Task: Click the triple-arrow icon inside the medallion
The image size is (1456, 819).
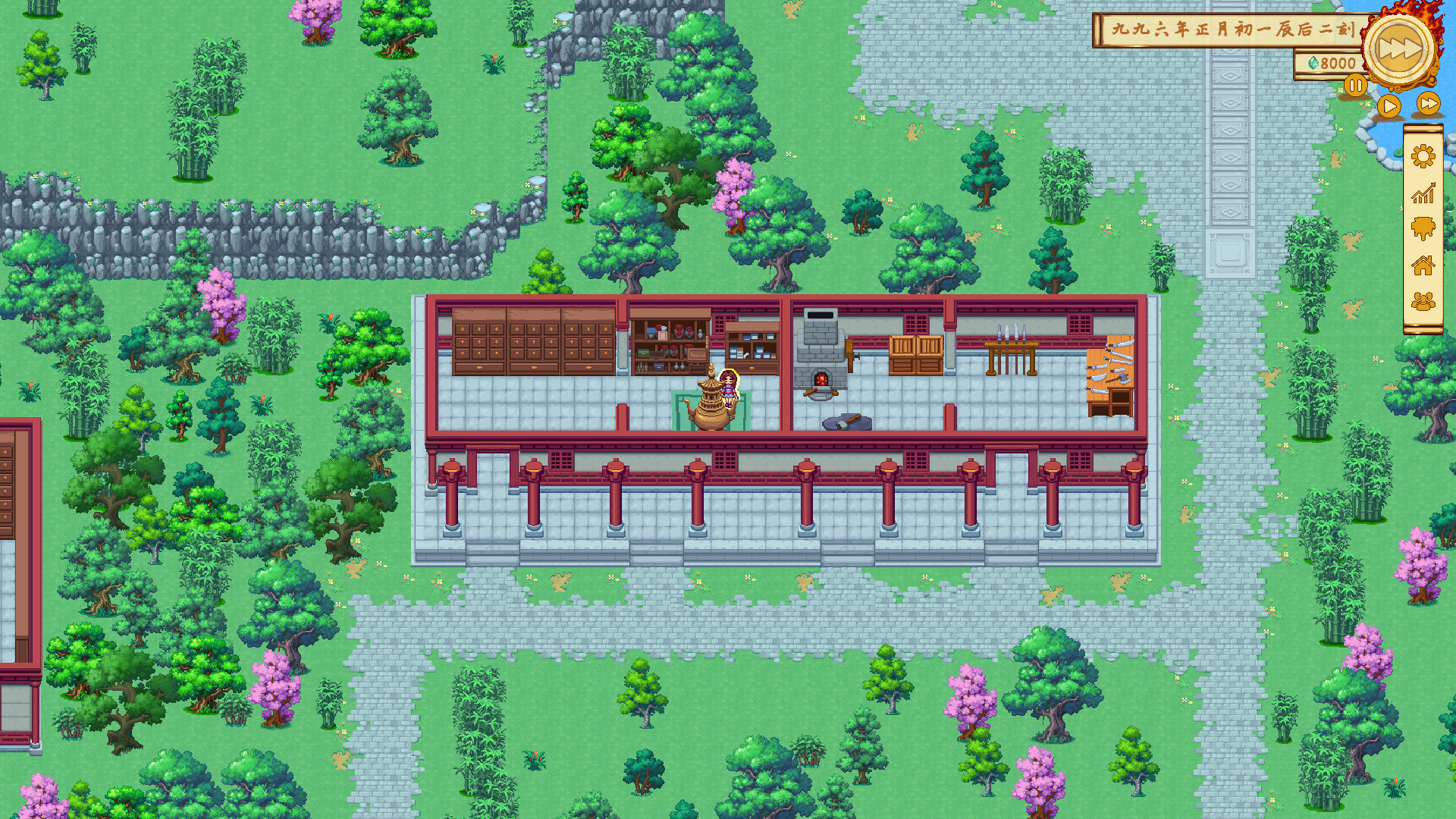Action: point(1400,45)
